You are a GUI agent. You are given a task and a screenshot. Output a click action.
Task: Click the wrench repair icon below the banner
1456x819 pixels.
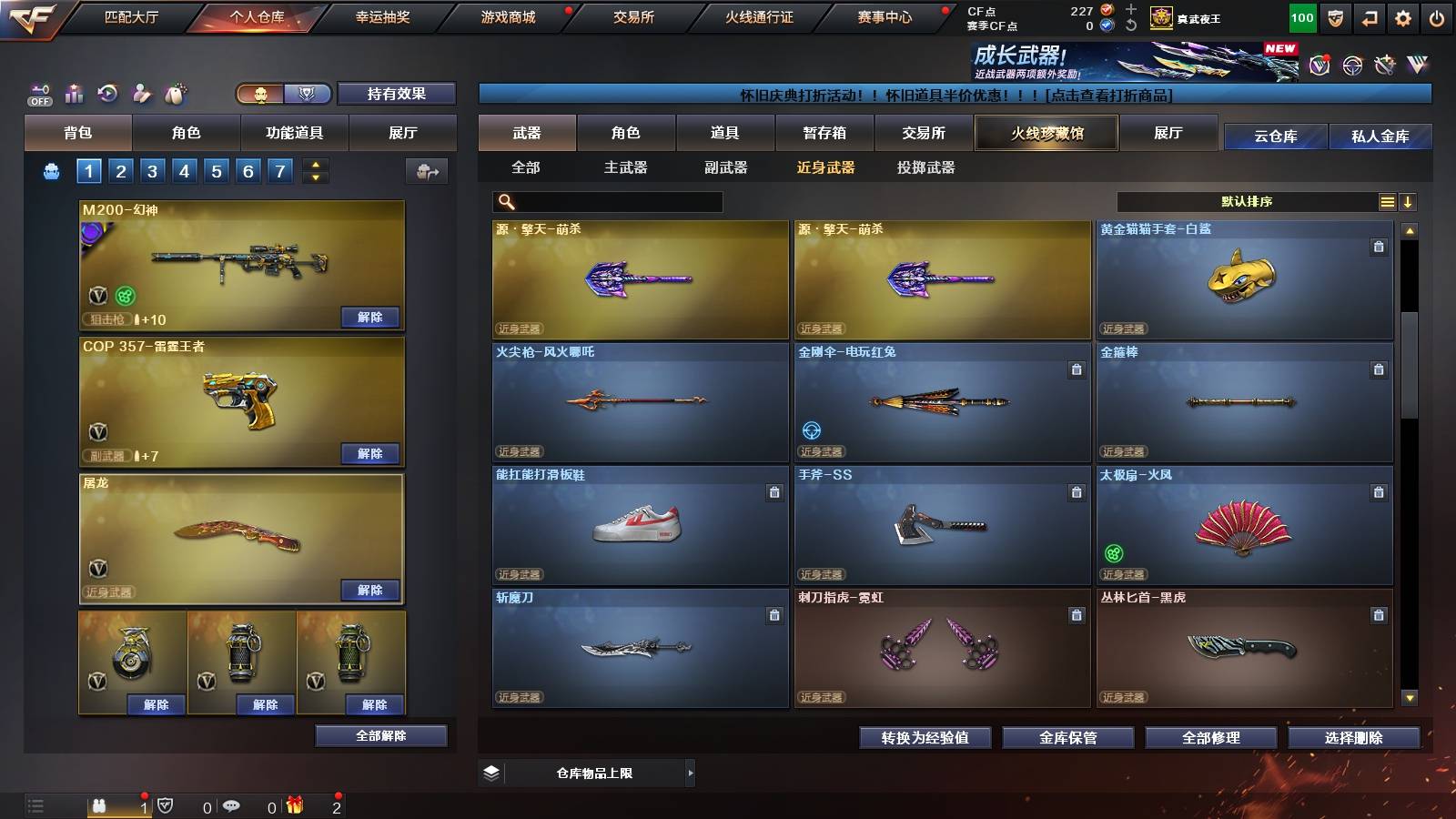coord(1385,64)
